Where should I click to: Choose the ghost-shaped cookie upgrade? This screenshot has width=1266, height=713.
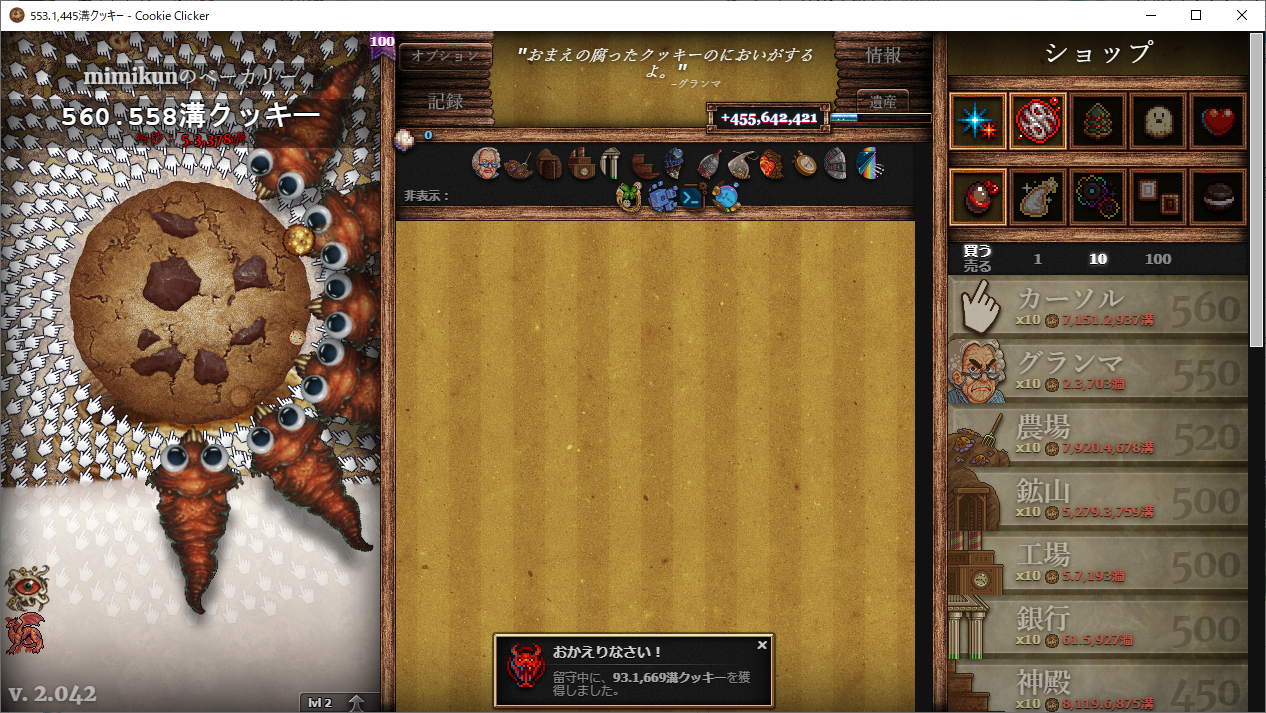pyautogui.click(x=1158, y=122)
